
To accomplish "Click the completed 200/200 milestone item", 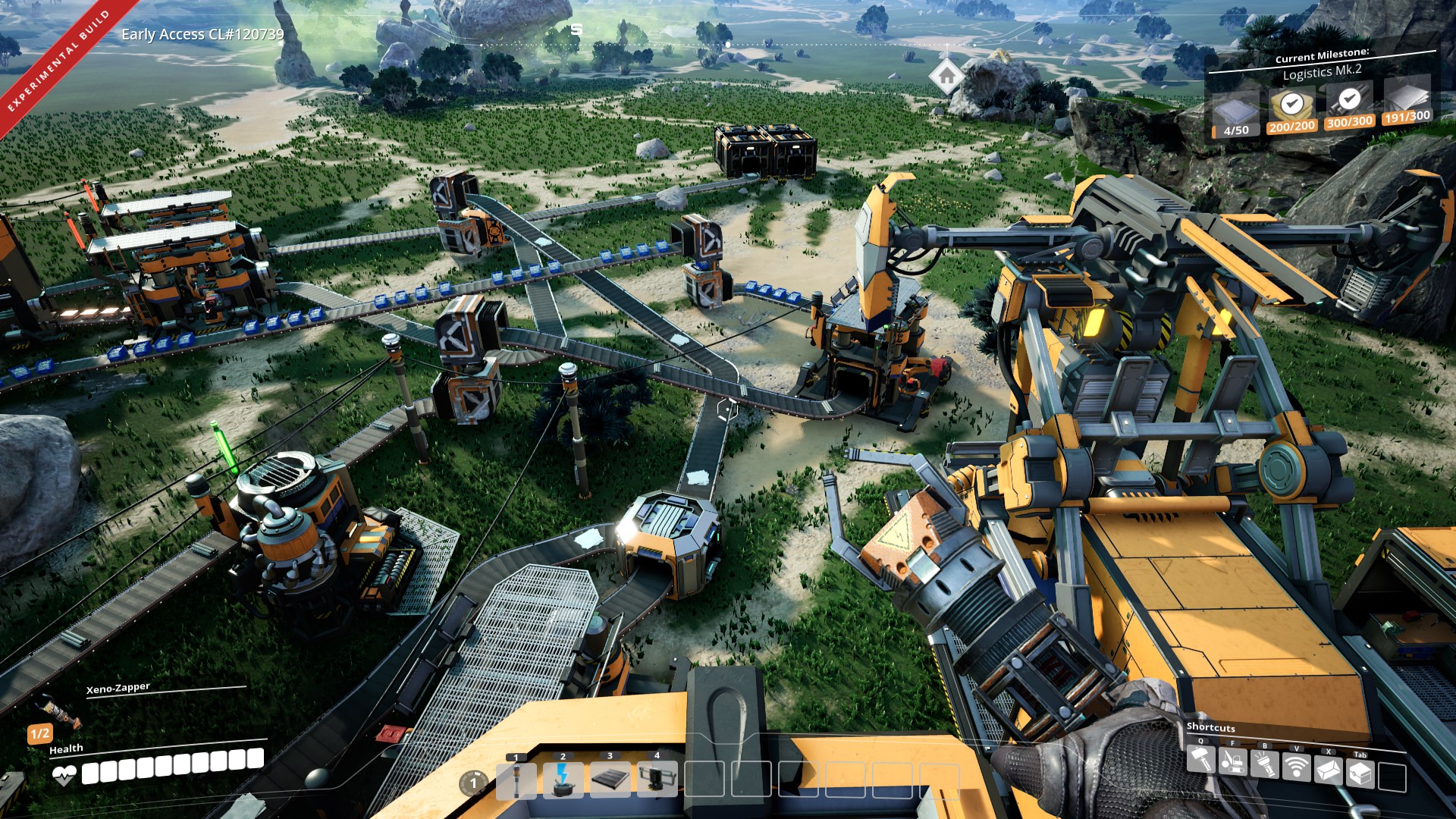I will [1291, 110].
